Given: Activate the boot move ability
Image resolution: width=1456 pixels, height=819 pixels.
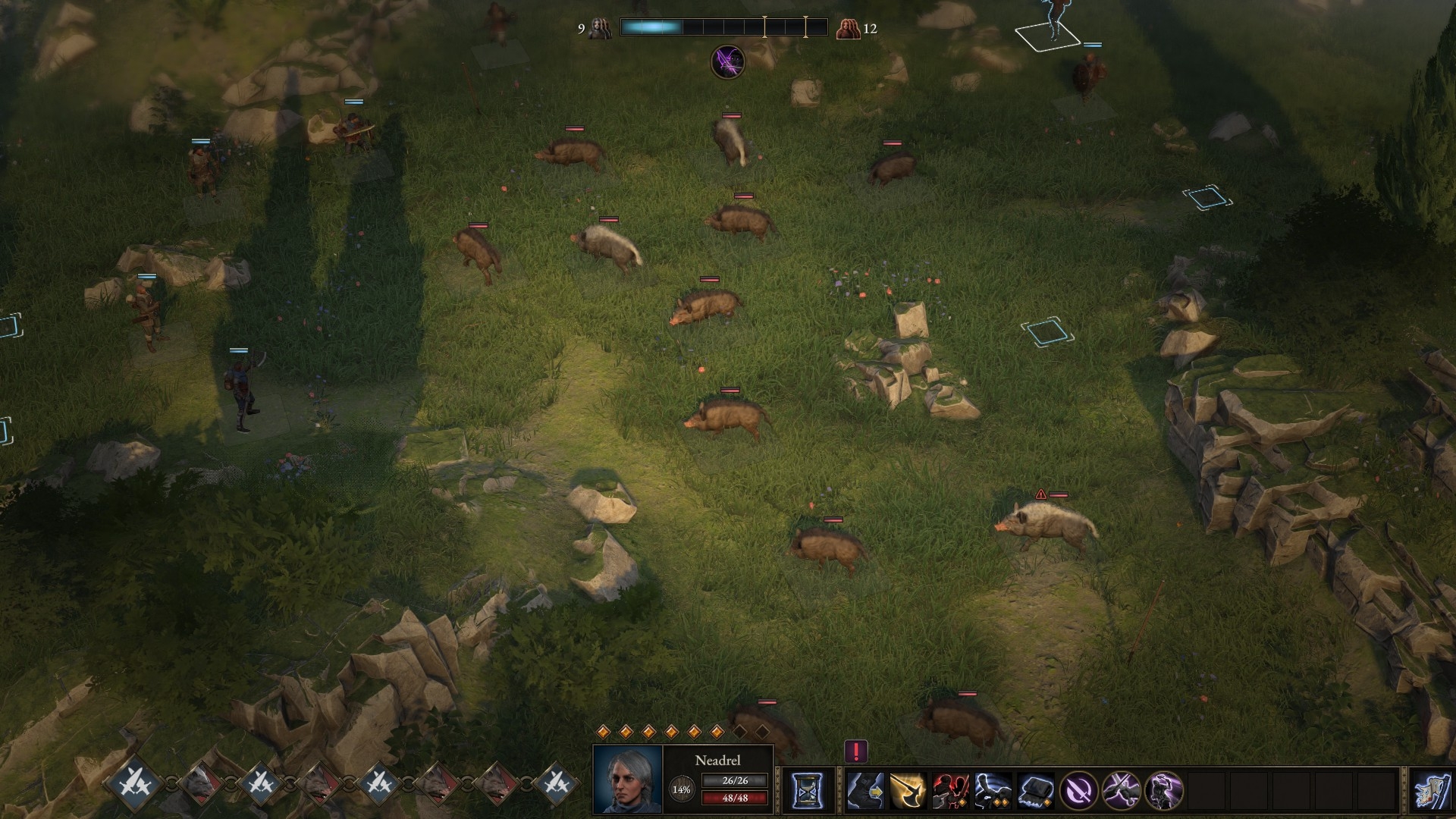Looking at the screenshot, I should pyautogui.click(x=865, y=791).
